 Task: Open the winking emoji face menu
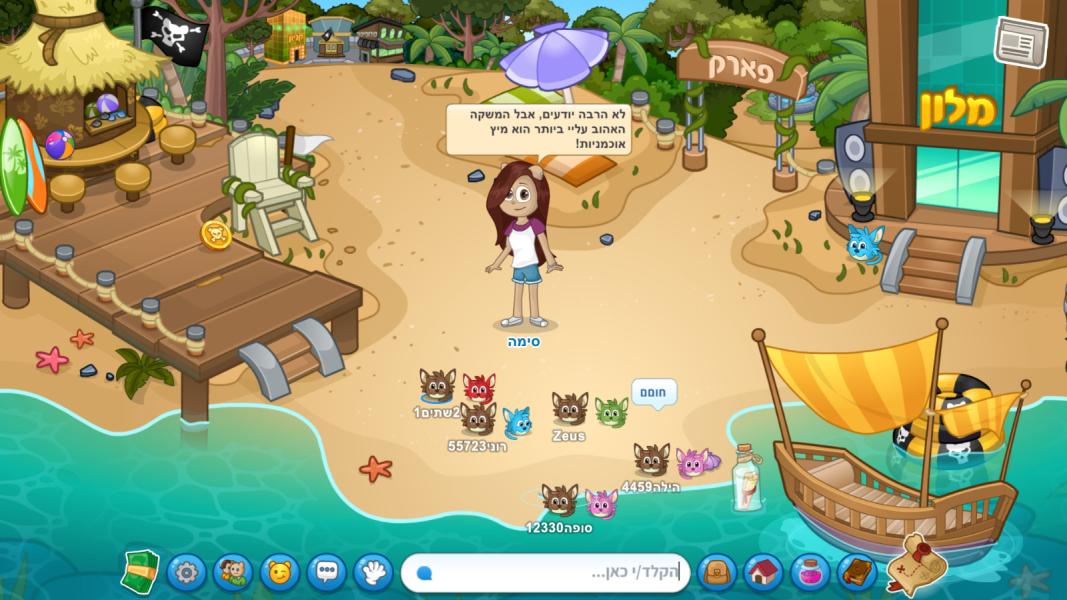280,573
